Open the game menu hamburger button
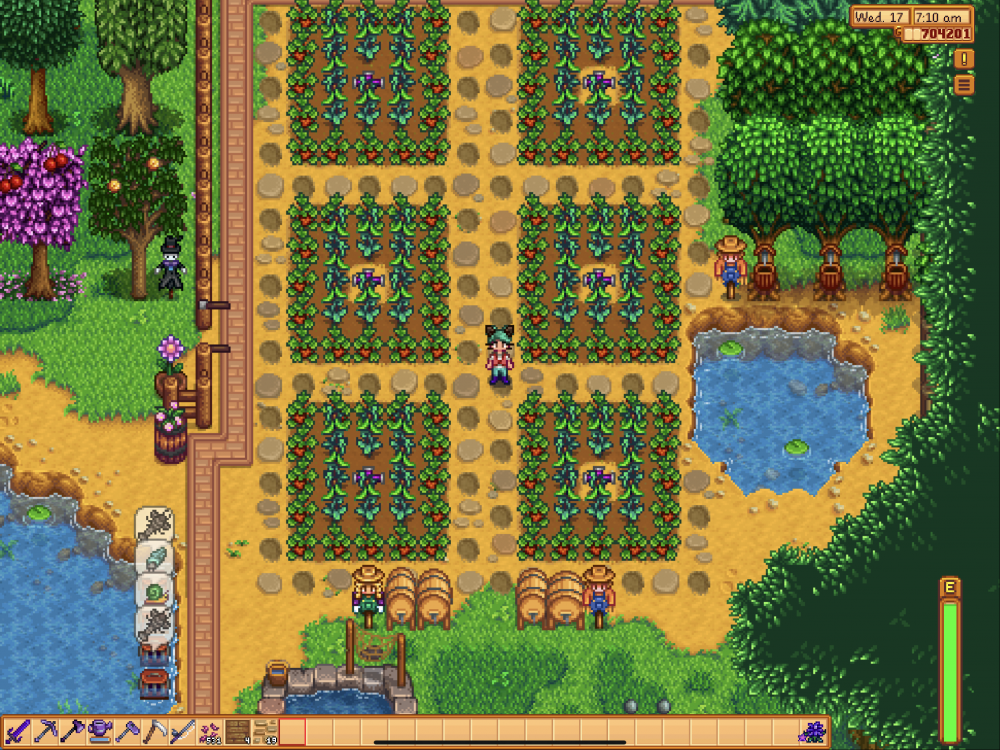Image resolution: width=1000 pixels, height=750 pixels. coord(964,85)
